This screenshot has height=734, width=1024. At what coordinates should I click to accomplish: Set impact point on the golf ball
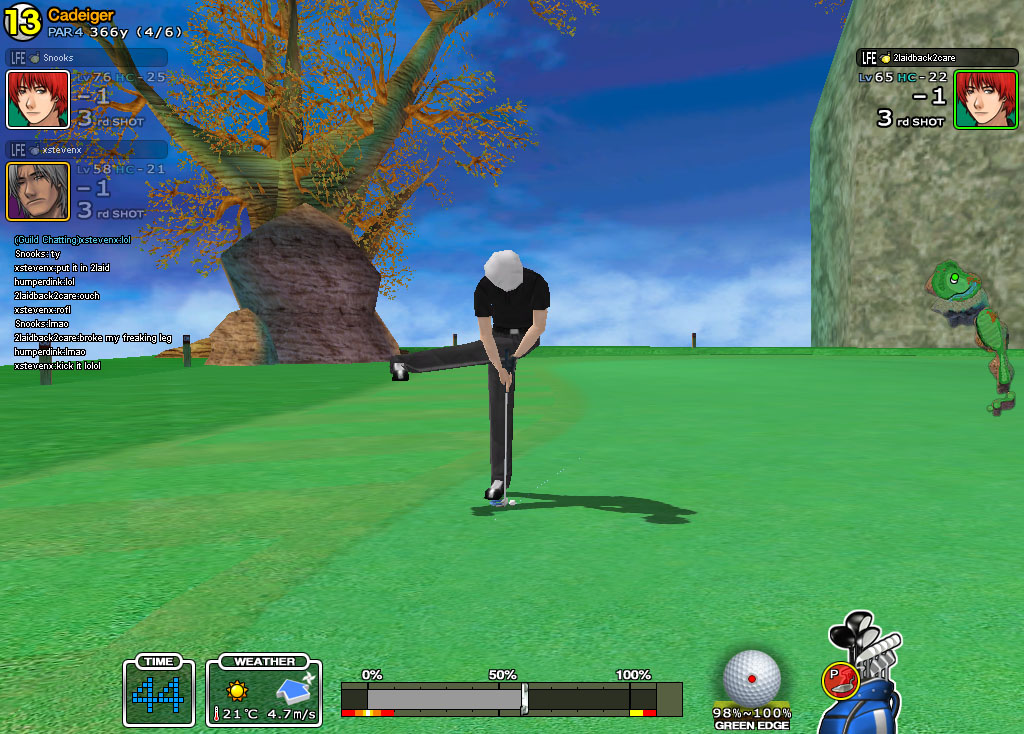point(752,677)
